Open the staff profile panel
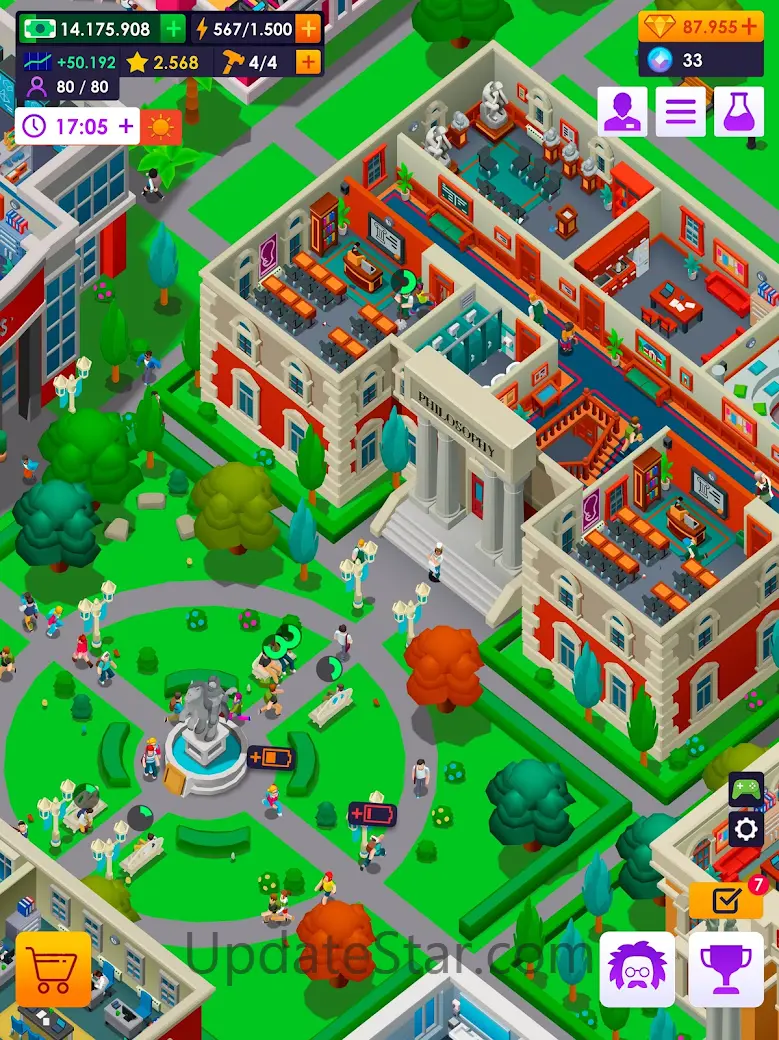 tap(622, 111)
